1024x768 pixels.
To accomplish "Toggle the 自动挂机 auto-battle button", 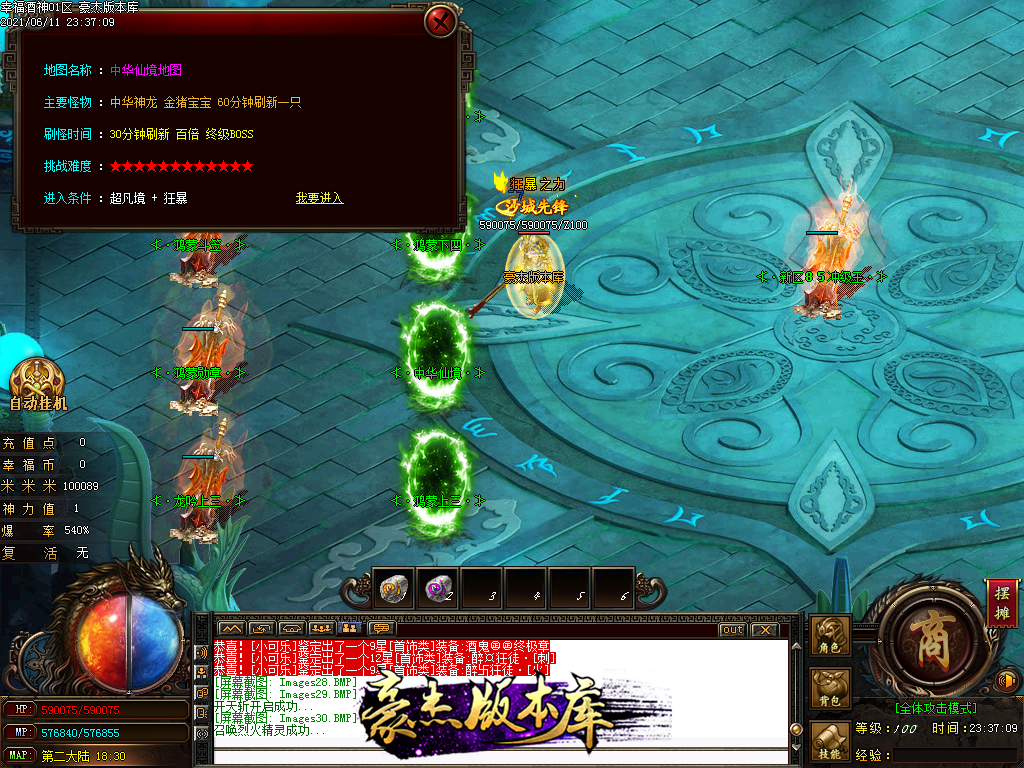I will pyautogui.click(x=38, y=385).
